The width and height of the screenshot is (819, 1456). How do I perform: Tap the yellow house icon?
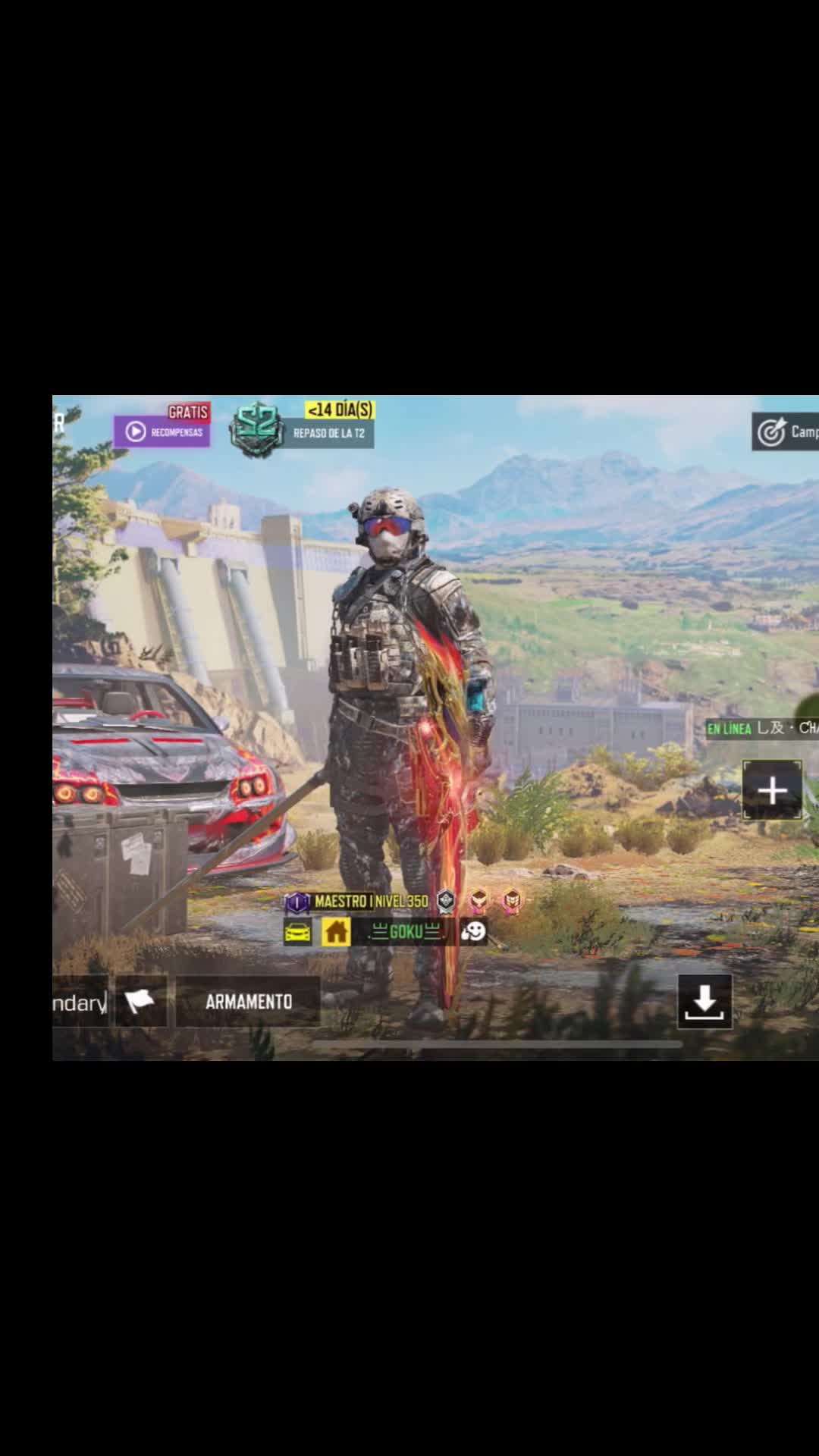(x=336, y=931)
